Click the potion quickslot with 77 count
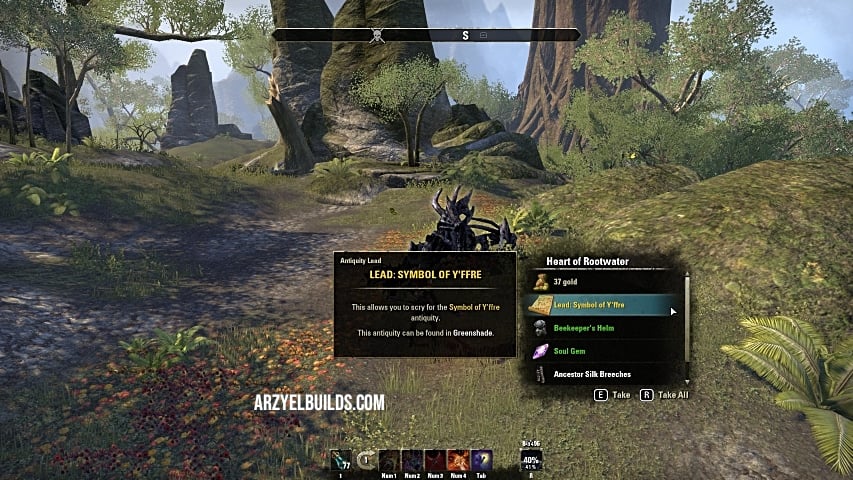Screen dimensions: 853x480 point(340,460)
